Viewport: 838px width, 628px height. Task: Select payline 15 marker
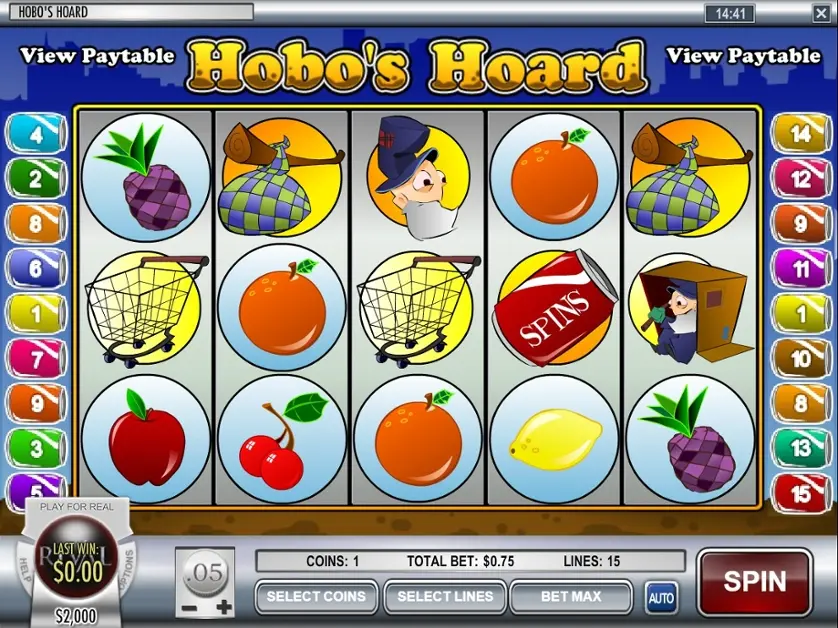click(800, 493)
